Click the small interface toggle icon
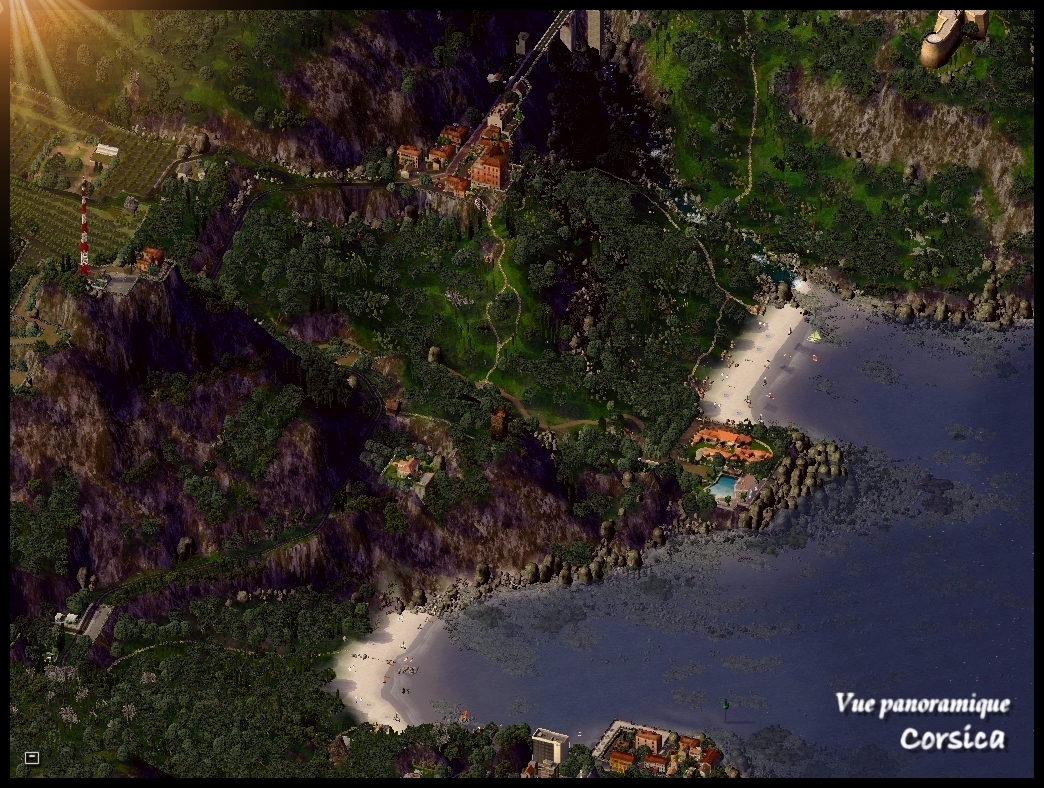The height and width of the screenshot is (788, 1044). tap(31, 758)
